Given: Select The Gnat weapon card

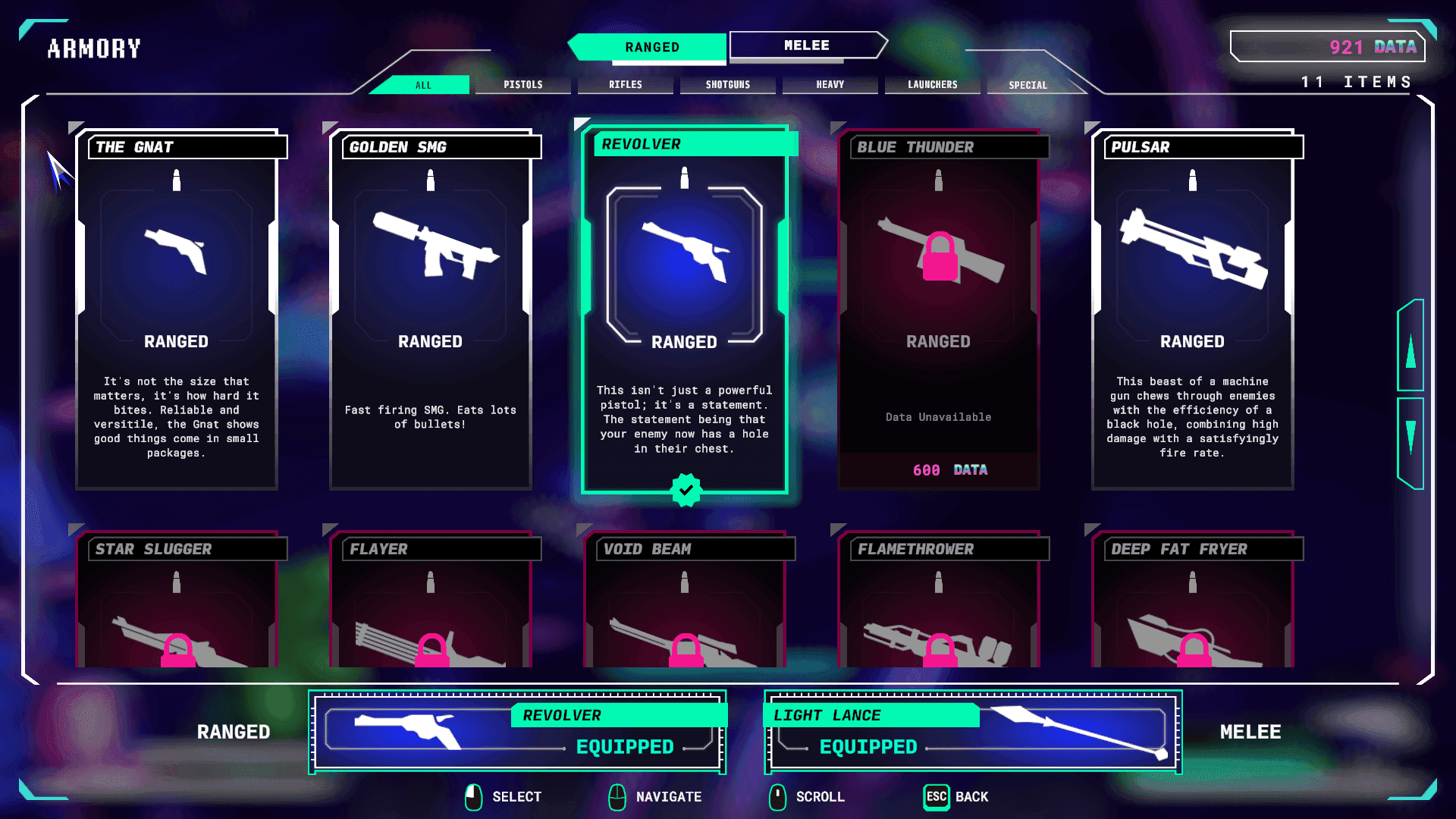Looking at the screenshot, I should 177,311.
